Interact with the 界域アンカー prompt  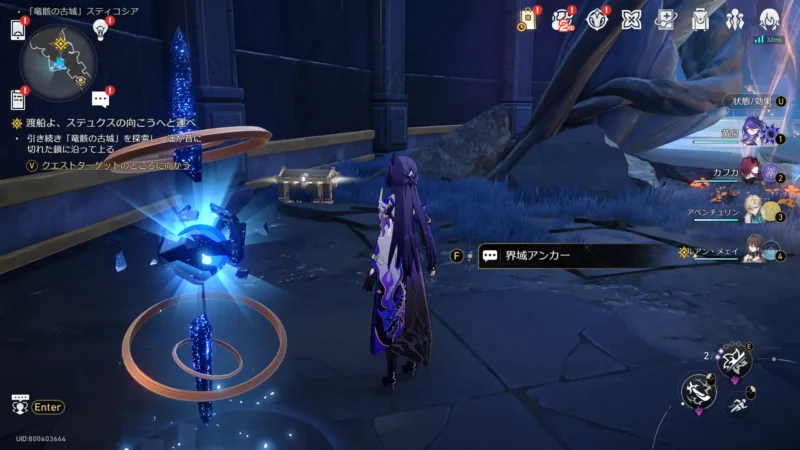(560, 255)
